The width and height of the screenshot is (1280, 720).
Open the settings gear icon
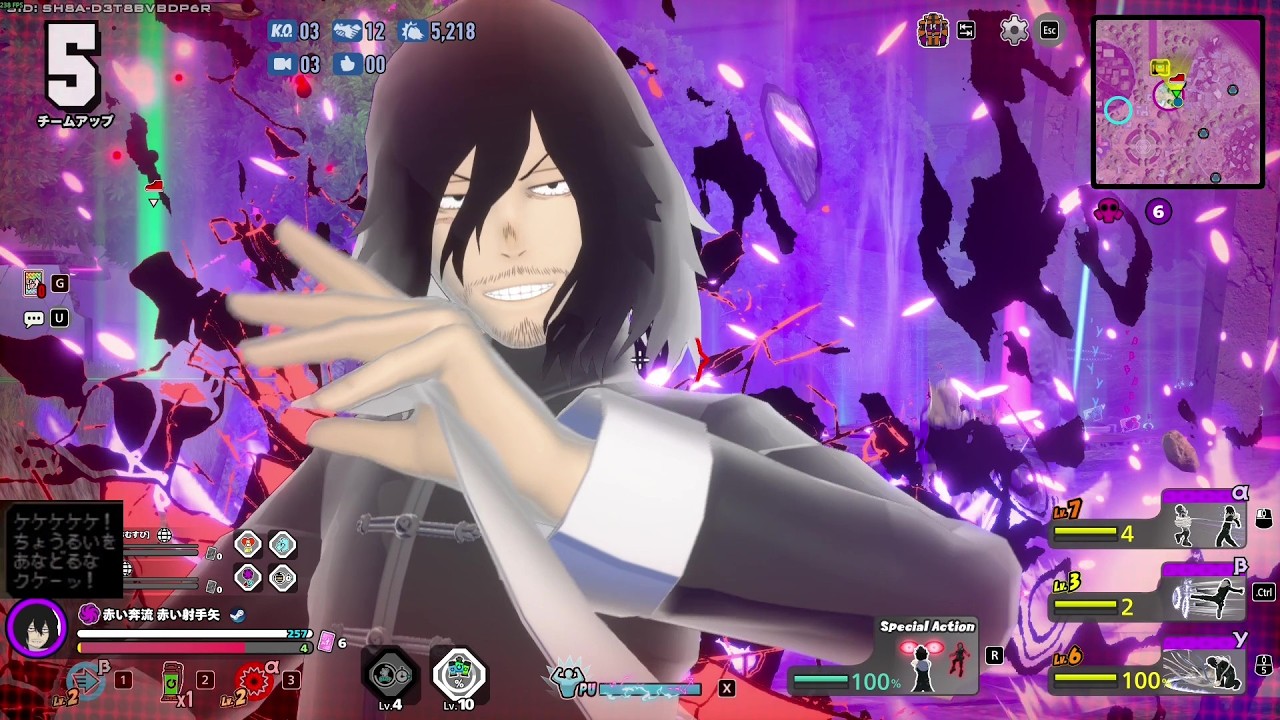click(x=1014, y=30)
